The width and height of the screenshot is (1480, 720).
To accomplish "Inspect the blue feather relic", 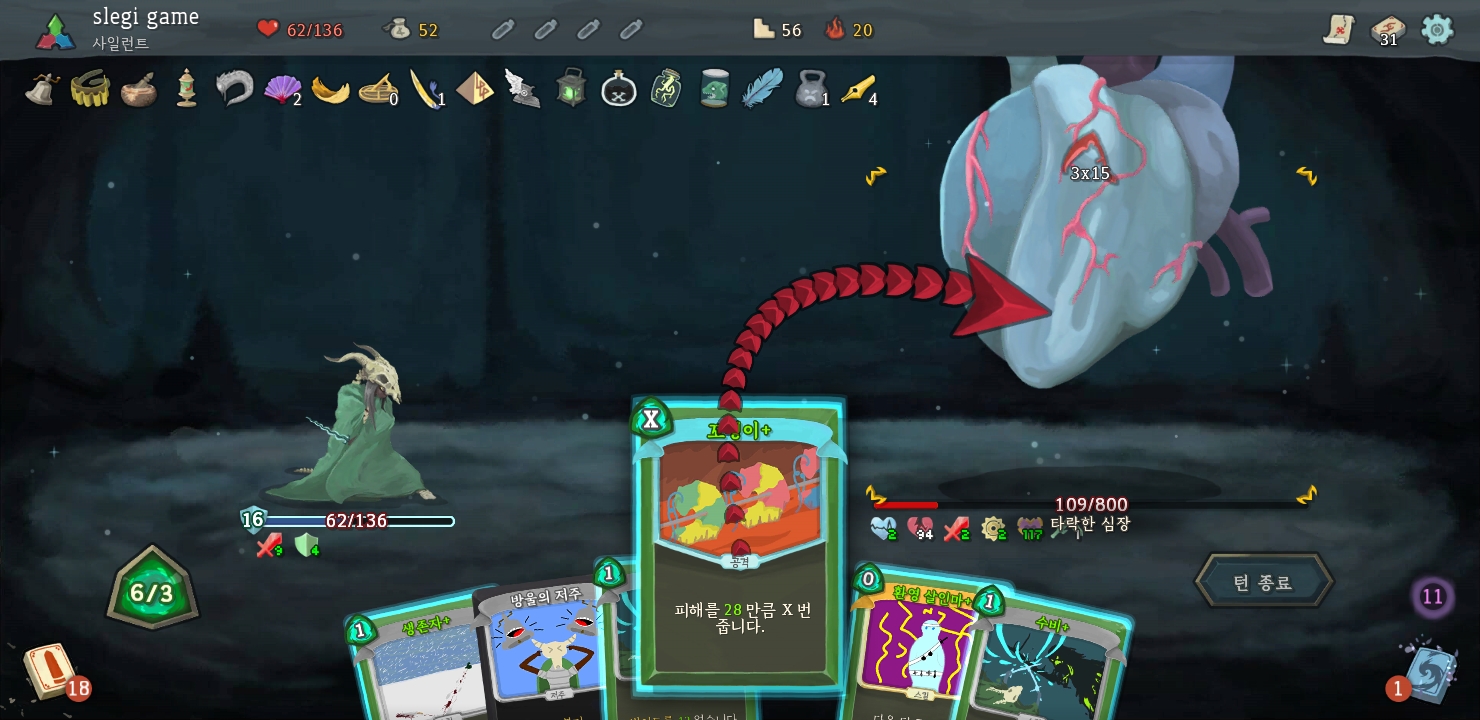I will 761,88.
